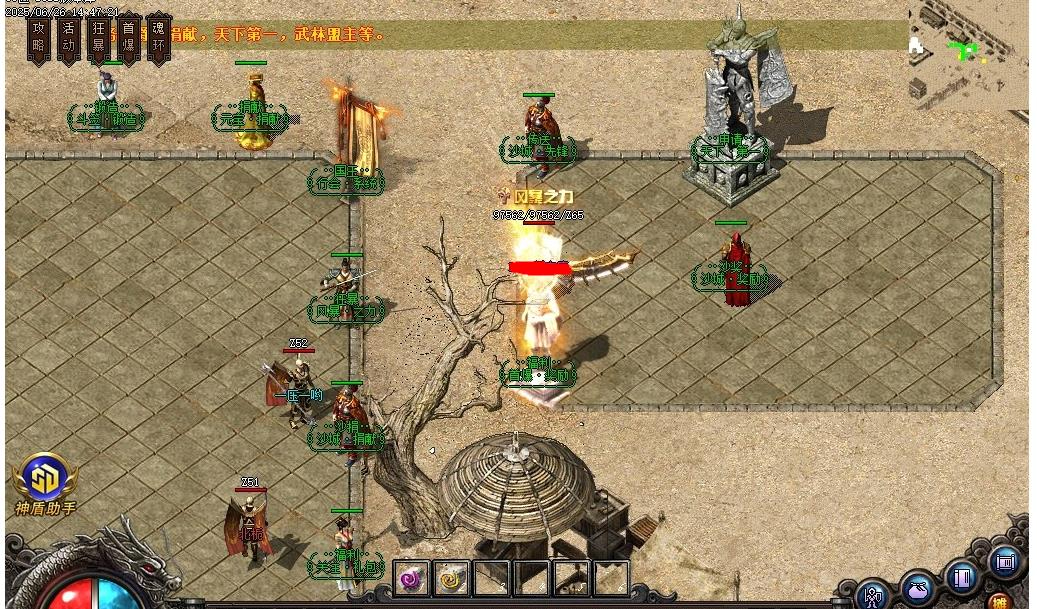Screen dimensions: 1037x609
Task: Use the purple swirl scroll in the hotbar
Action: pyautogui.click(x=411, y=578)
